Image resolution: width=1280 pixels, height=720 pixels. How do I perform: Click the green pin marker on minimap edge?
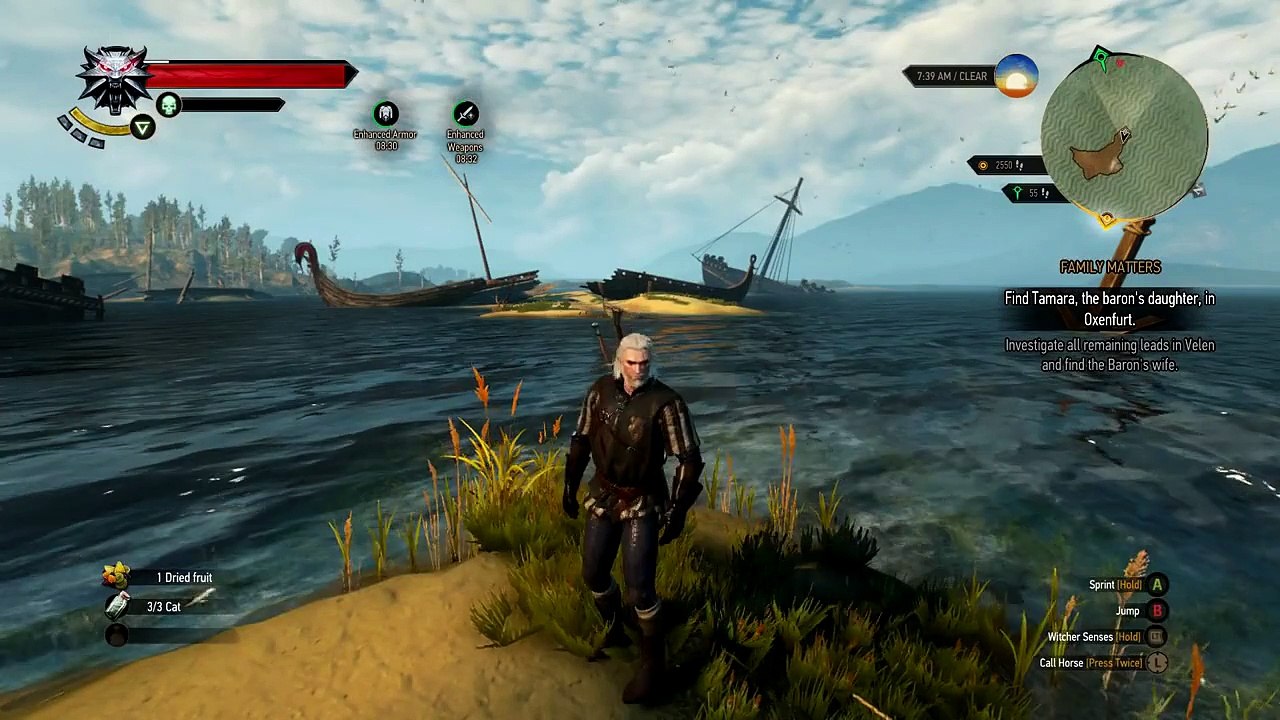click(x=1101, y=56)
